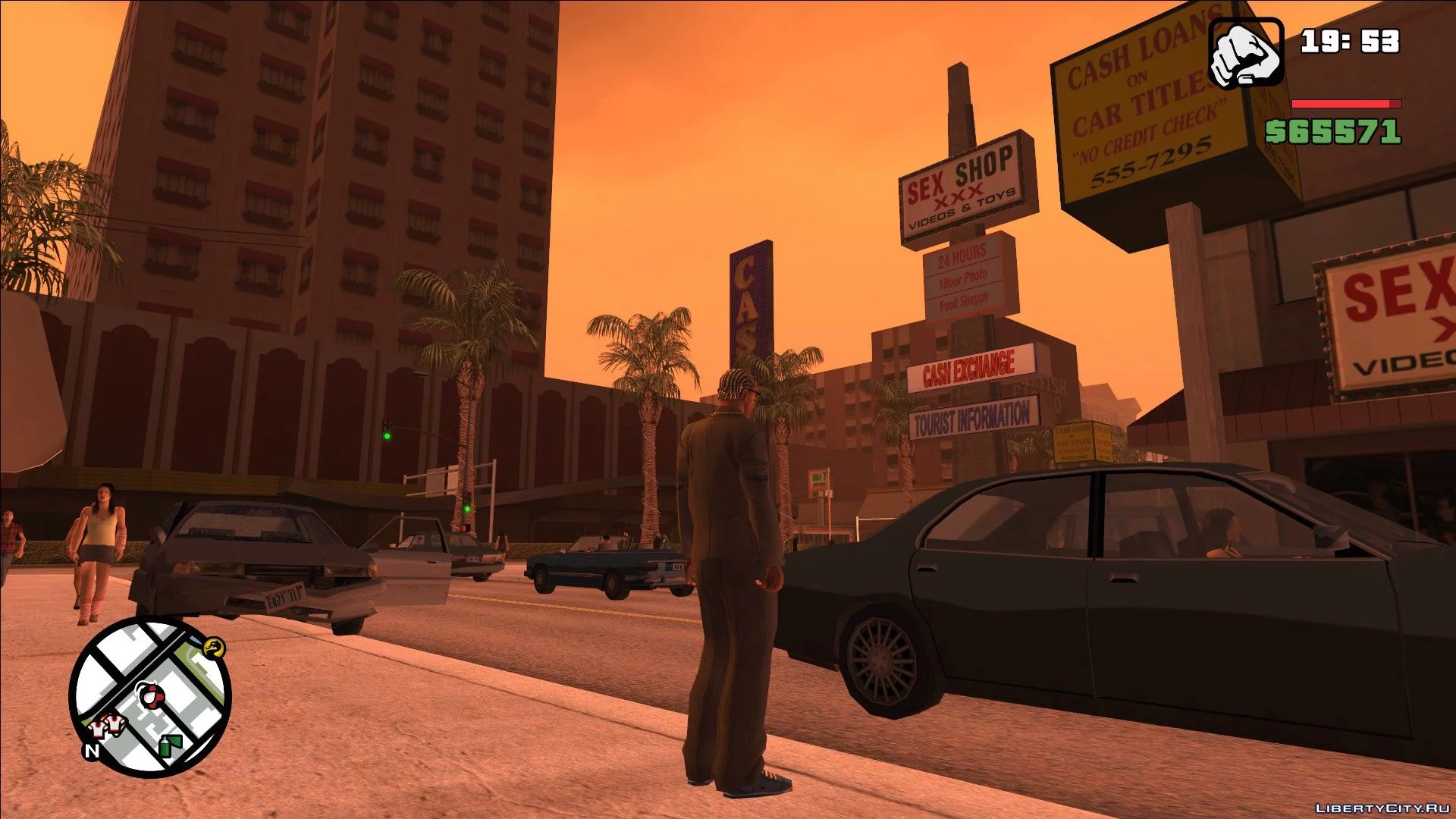1456x819 pixels.
Task: Click the red player marker on minimap
Action: click(149, 695)
